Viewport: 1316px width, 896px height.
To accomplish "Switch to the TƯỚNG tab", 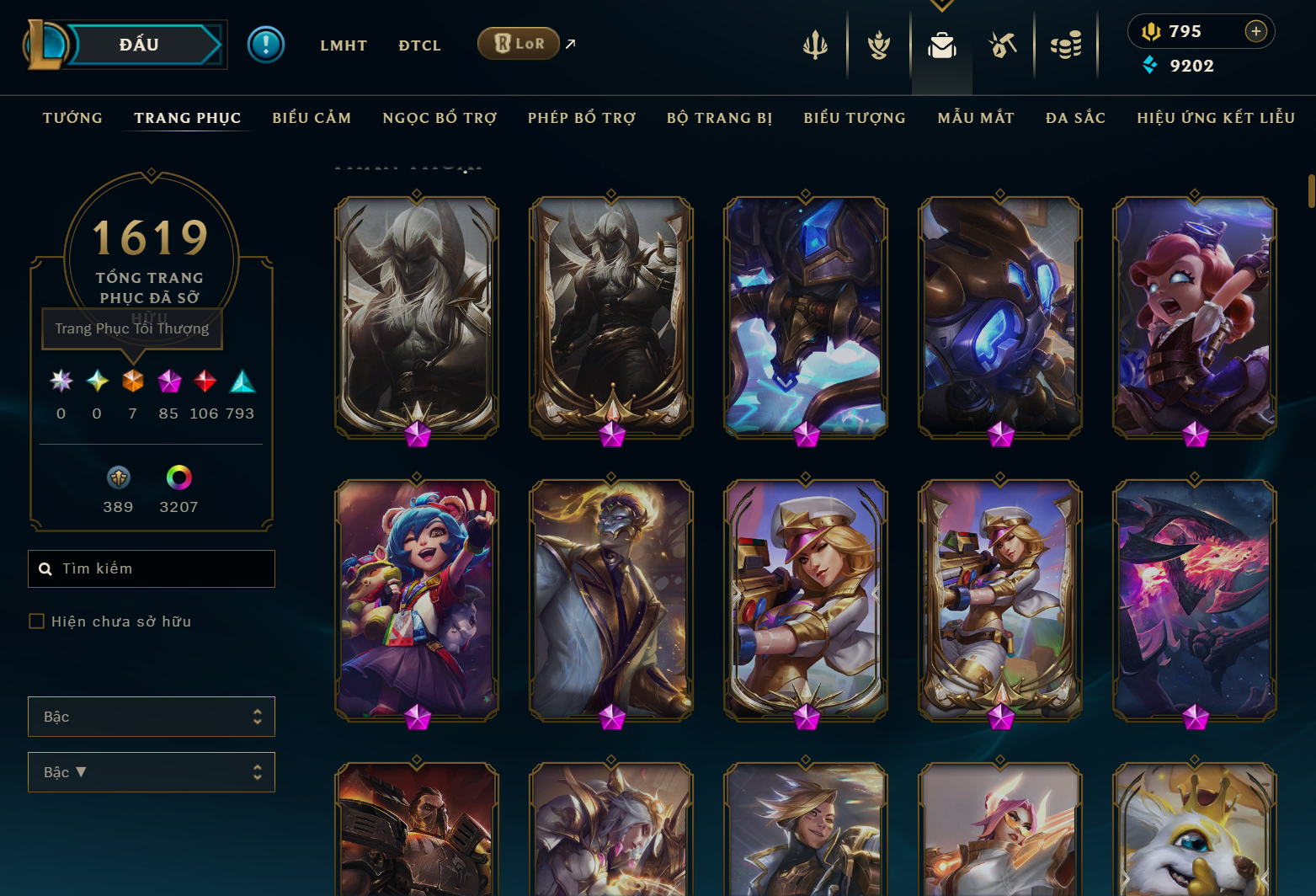I will [72, 118].
